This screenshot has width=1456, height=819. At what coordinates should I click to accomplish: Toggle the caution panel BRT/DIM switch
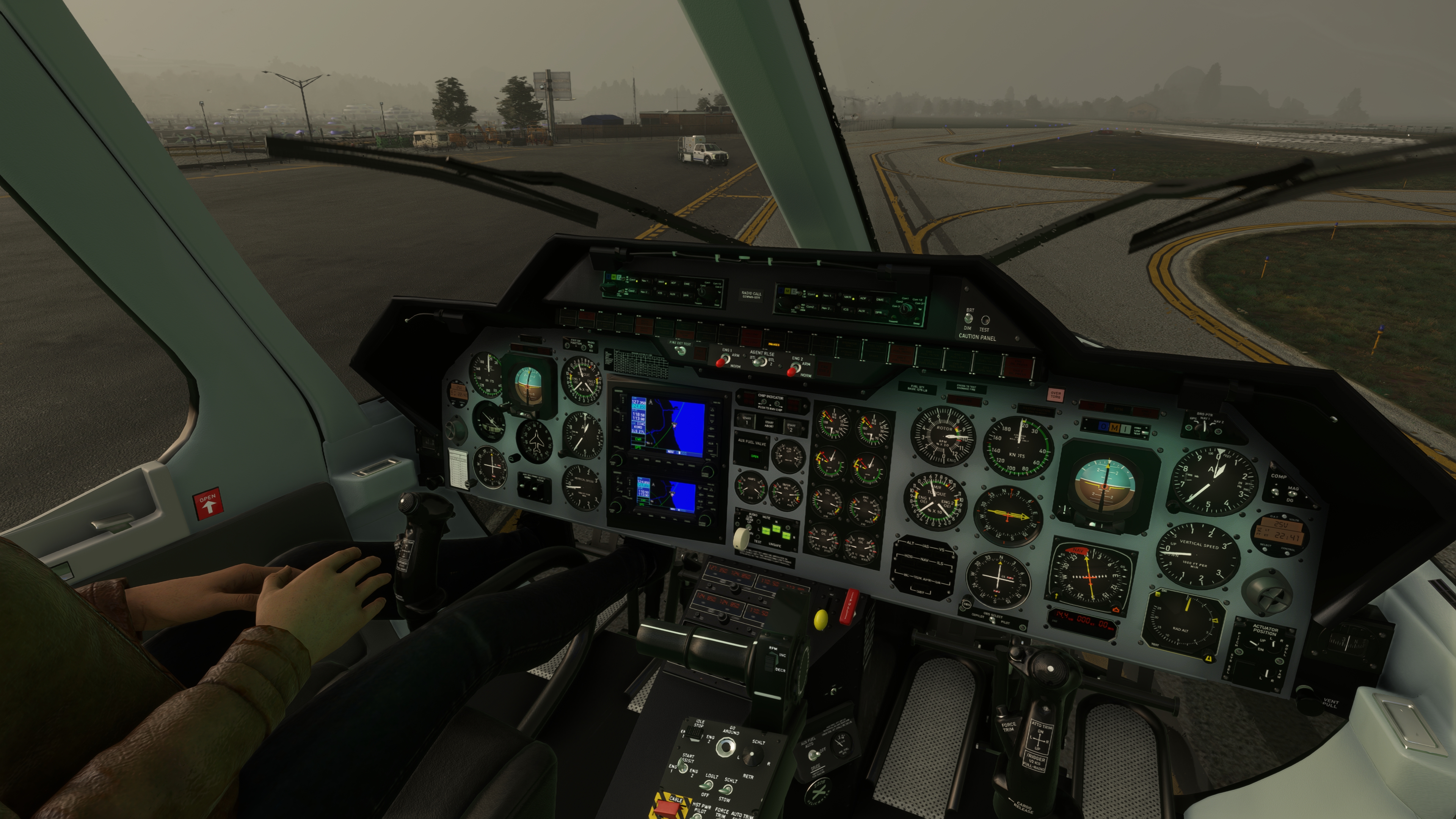969,319
